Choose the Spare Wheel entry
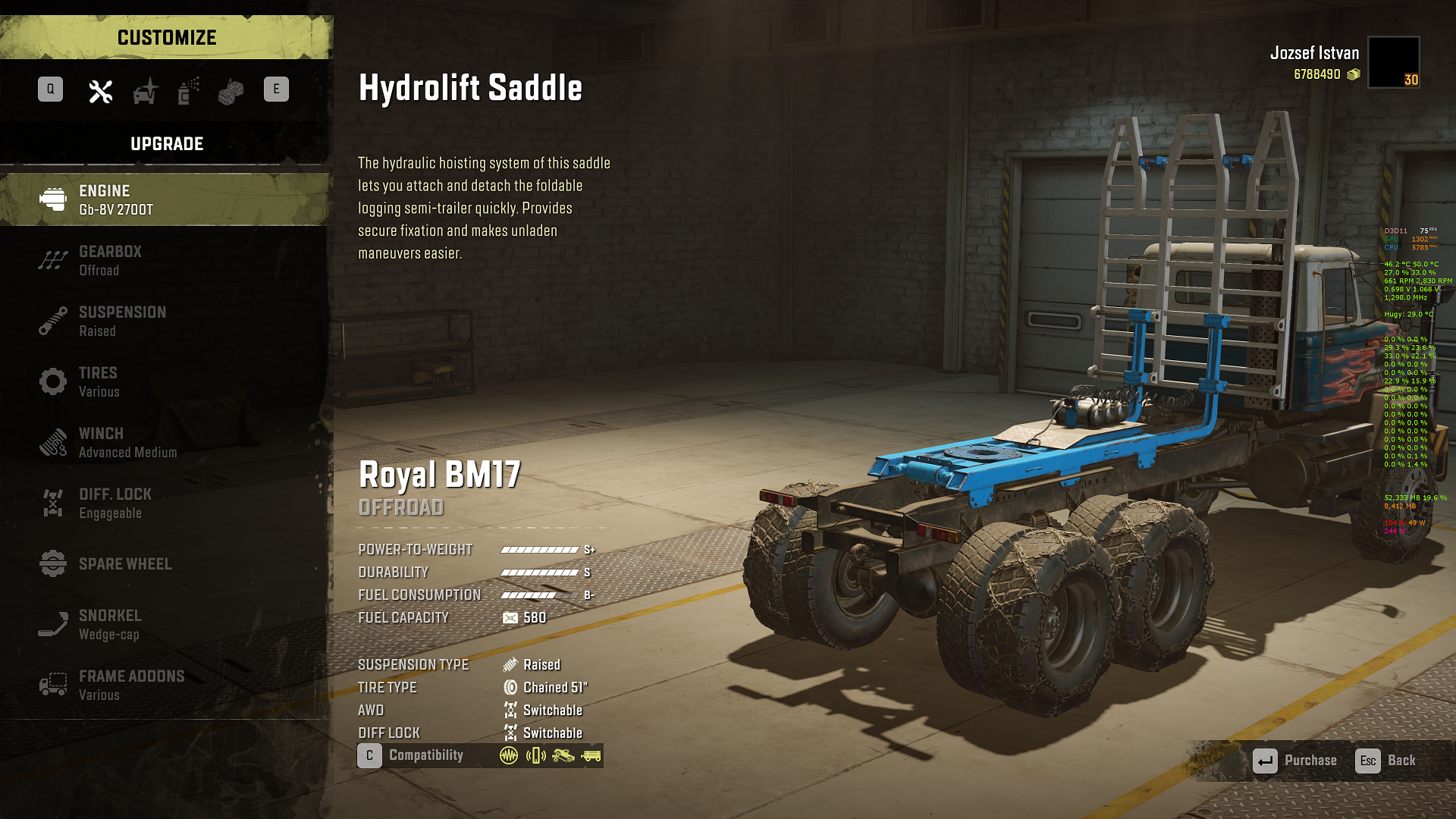This screenshot has width=1456, height=819. 165,563
